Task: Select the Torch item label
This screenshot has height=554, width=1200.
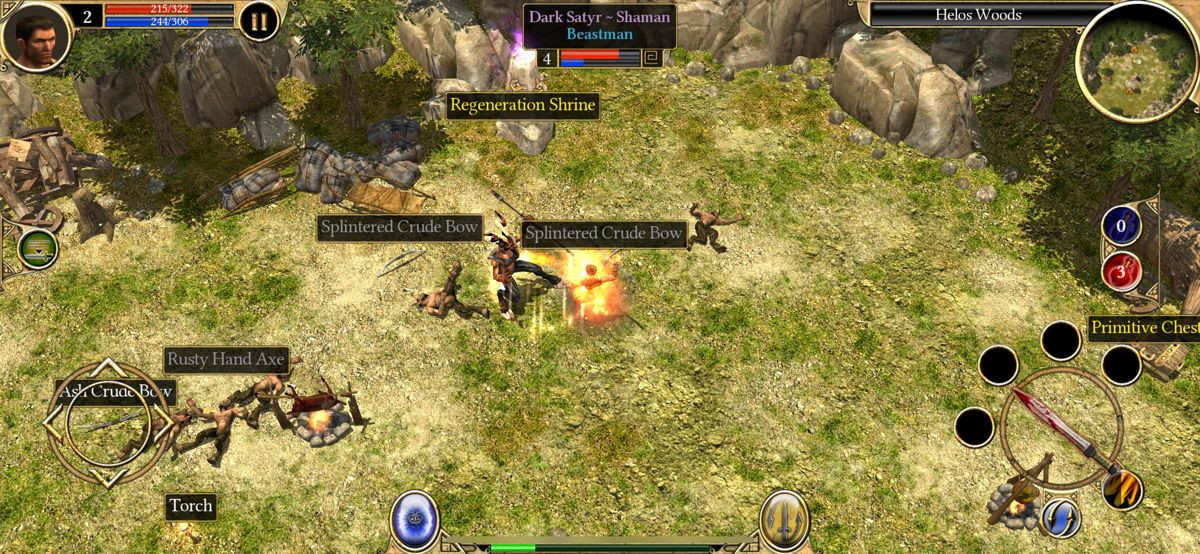Action: tap(190, 506)
